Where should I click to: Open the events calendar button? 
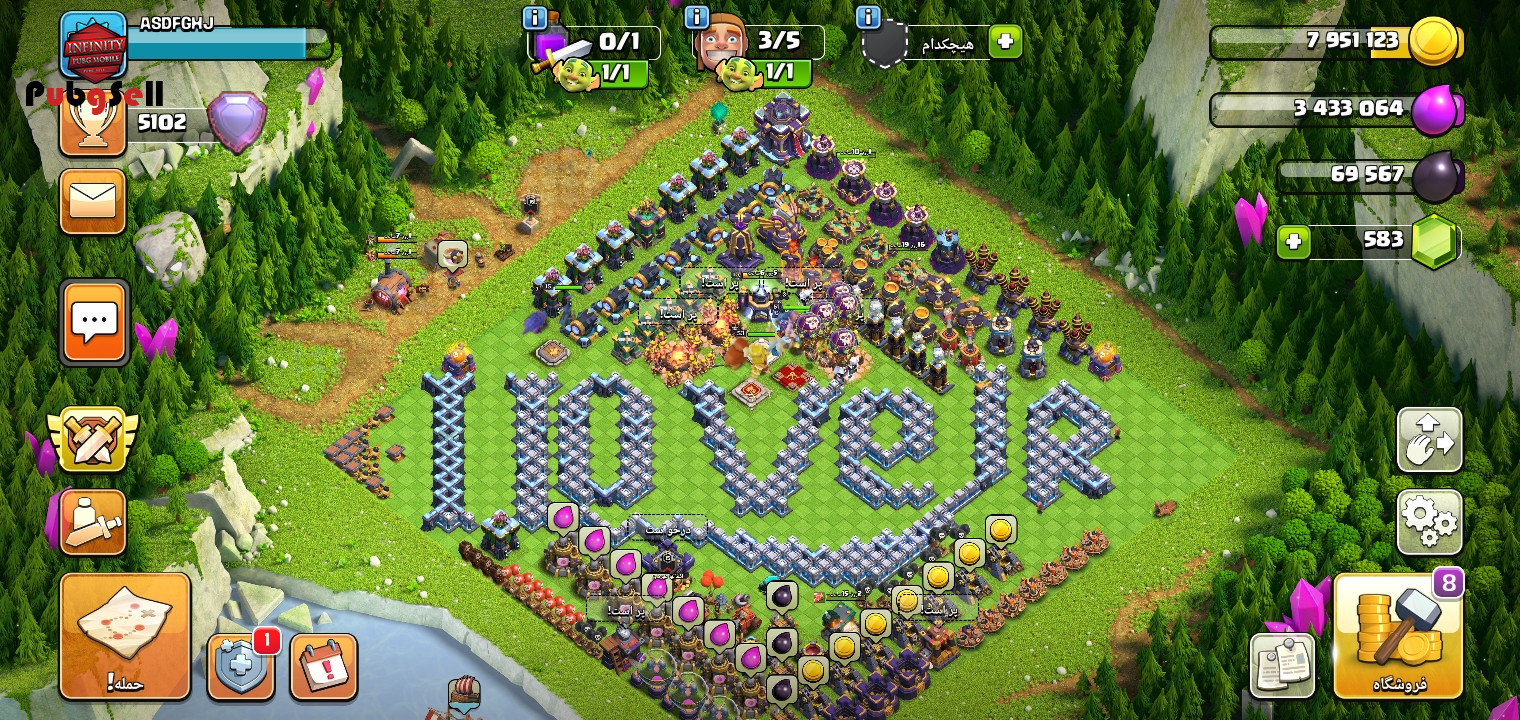coord(323,666)
